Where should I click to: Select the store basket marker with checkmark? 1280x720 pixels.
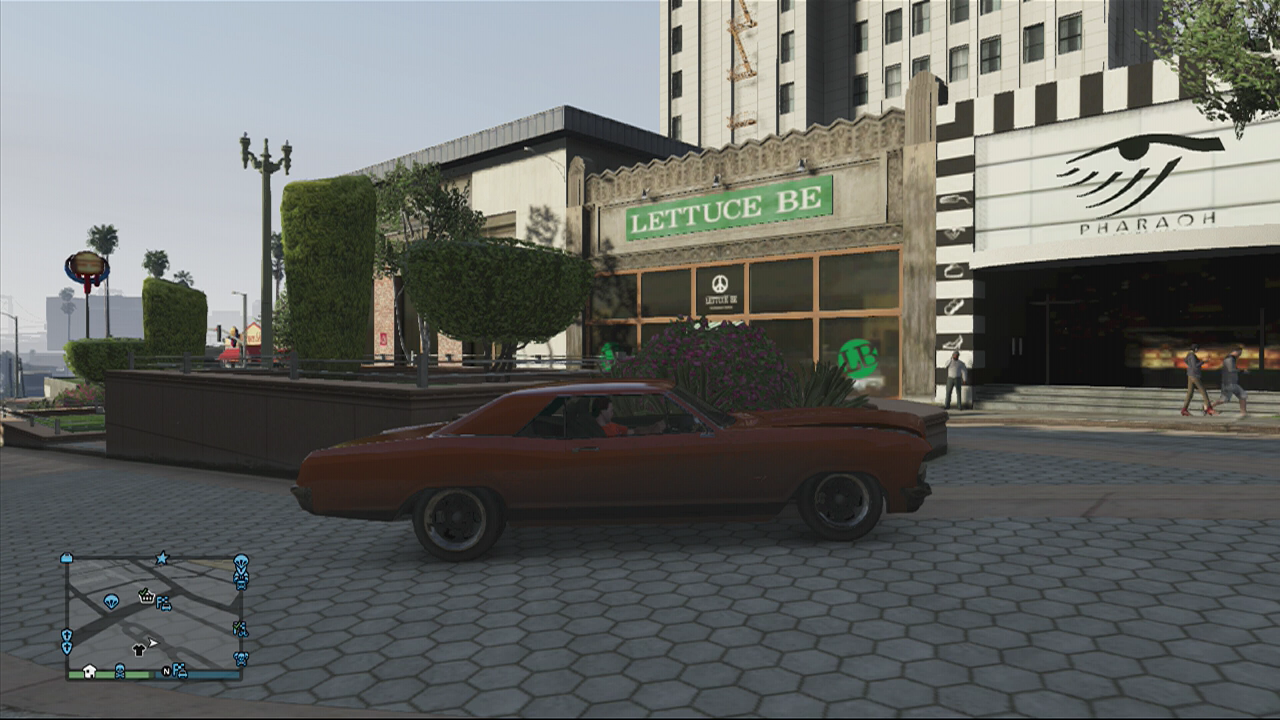tap(146, 596)
